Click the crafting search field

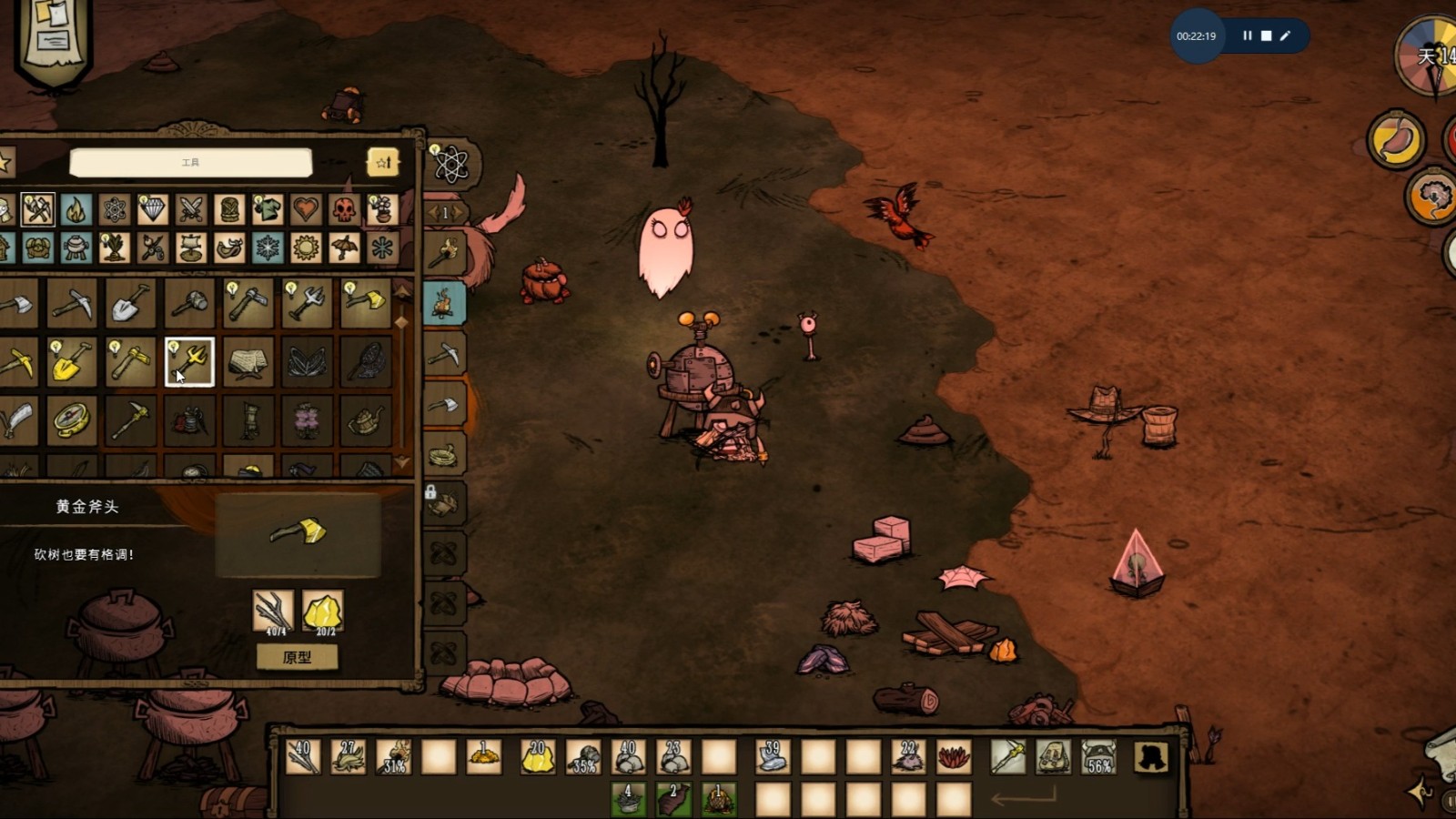(191, 163)
